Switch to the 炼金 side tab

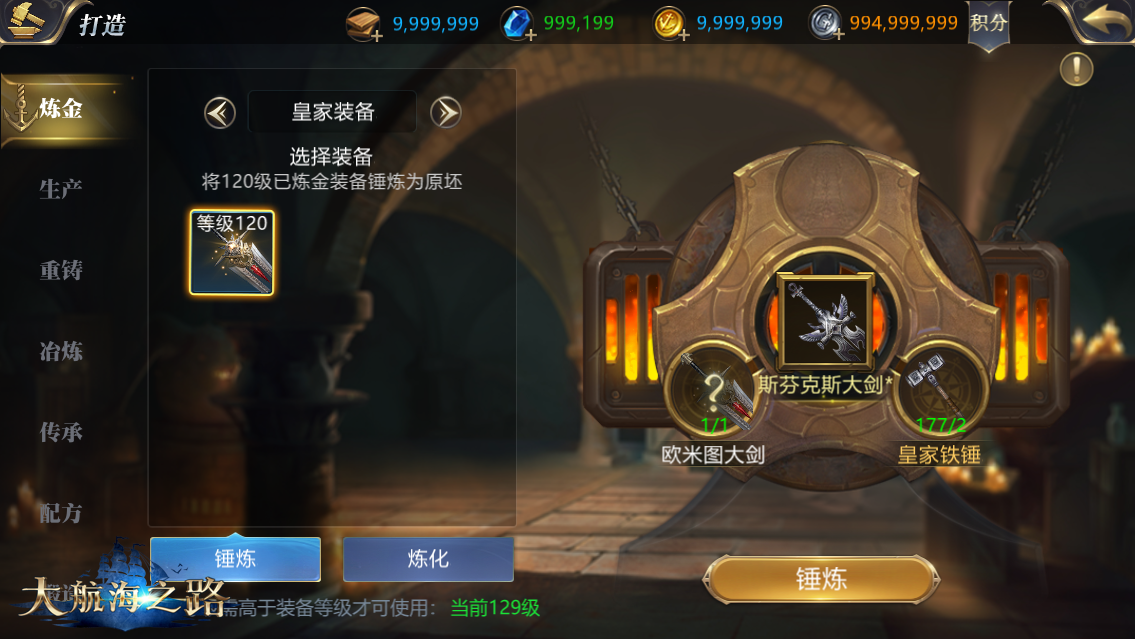pyautogui.click(x=61, y=109)
